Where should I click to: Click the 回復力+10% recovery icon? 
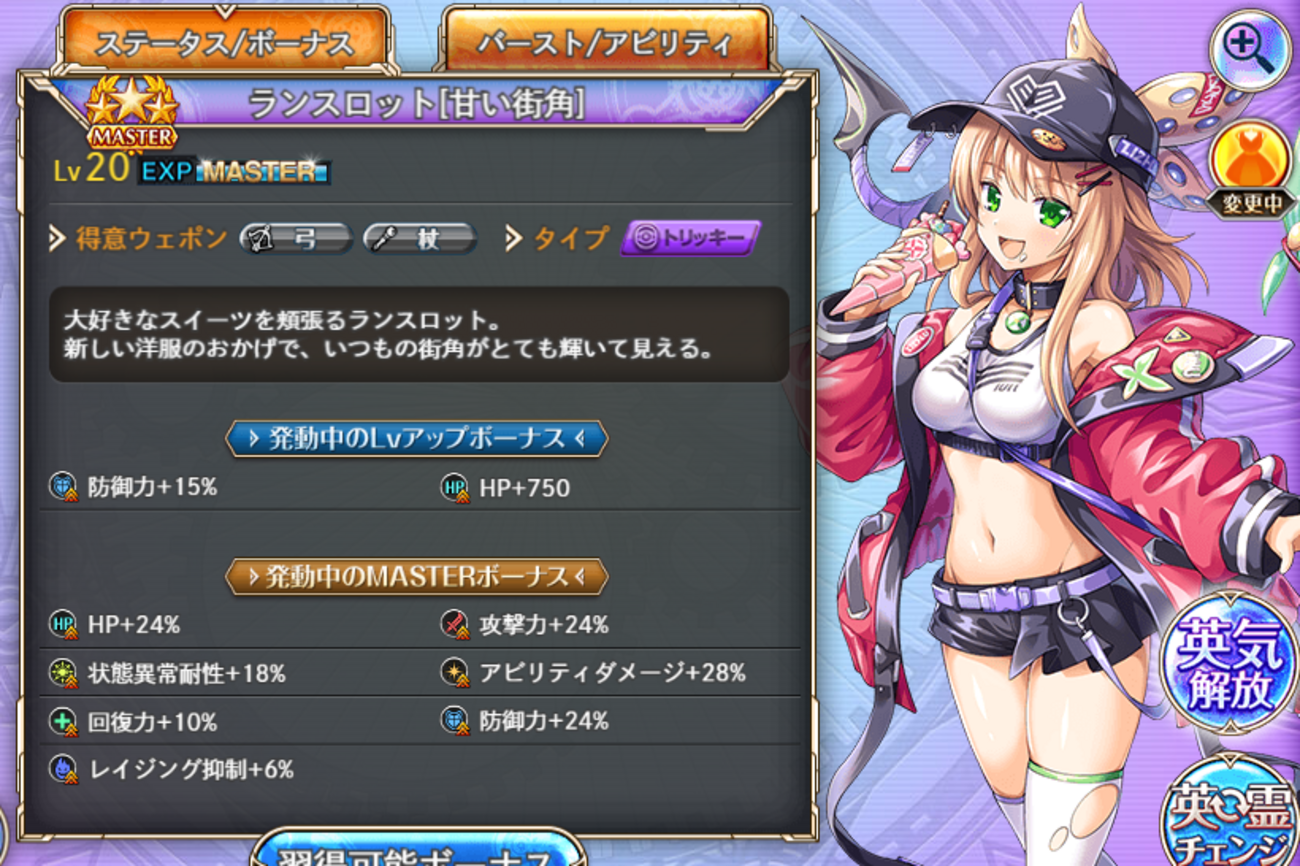62,719
